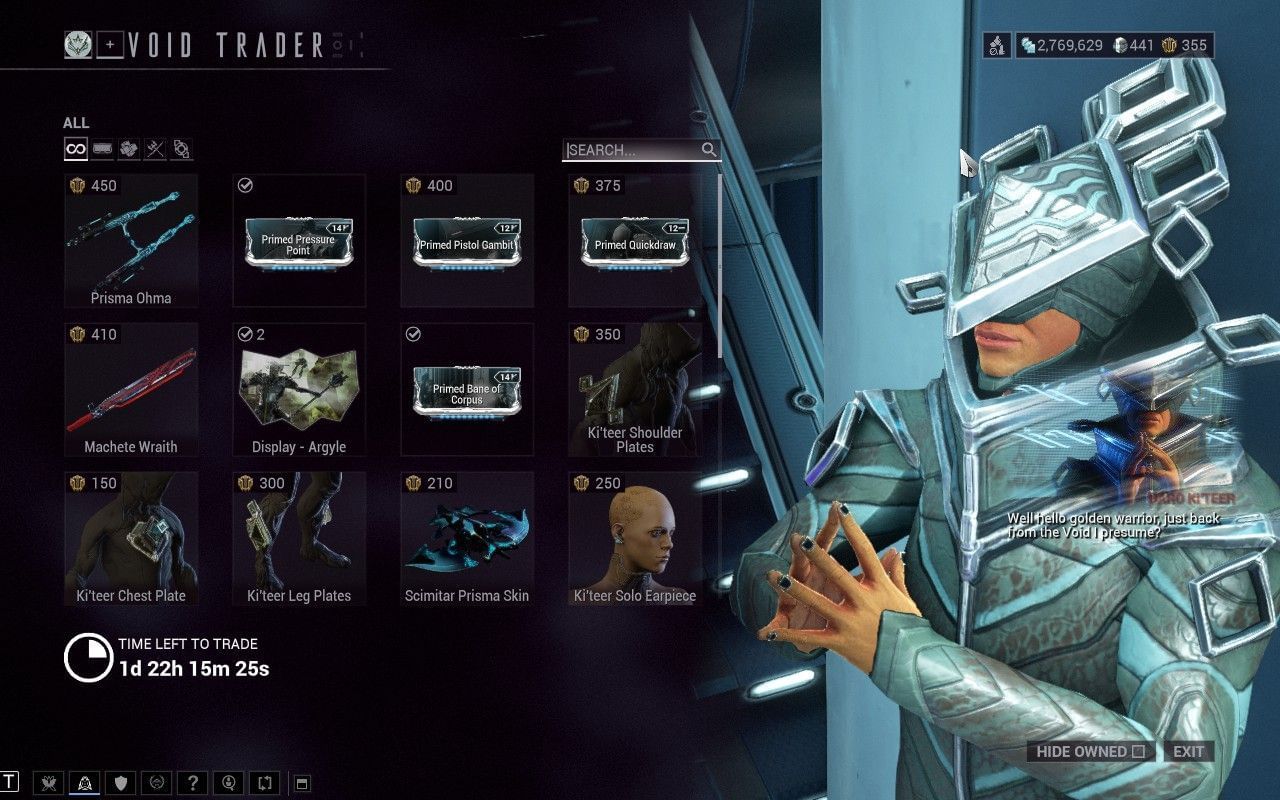Select the Prisma Ohma item

point(131,240)
